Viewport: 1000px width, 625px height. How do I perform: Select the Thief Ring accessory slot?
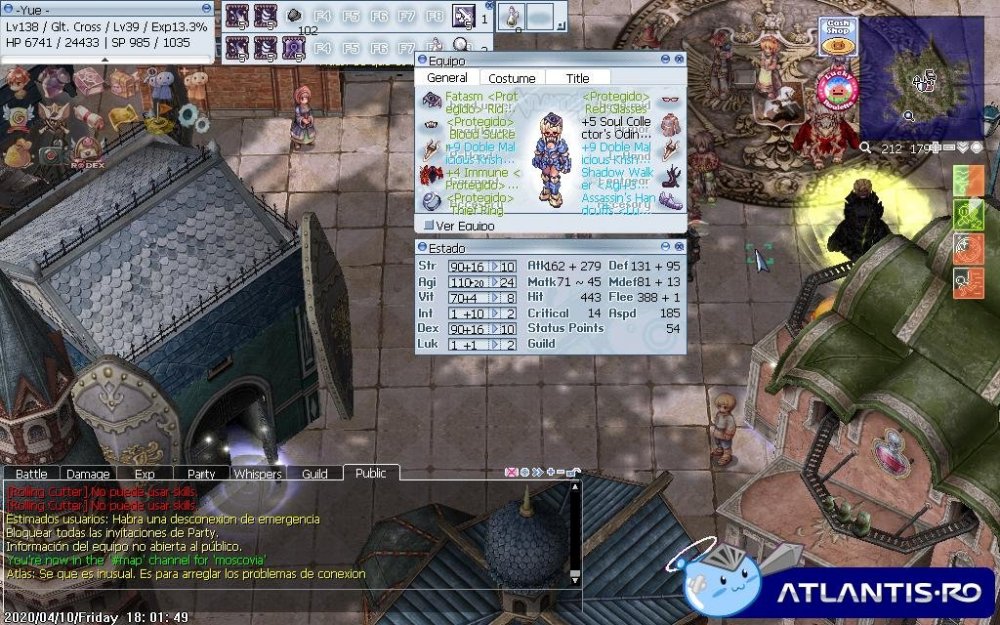(x=431, y=201)
